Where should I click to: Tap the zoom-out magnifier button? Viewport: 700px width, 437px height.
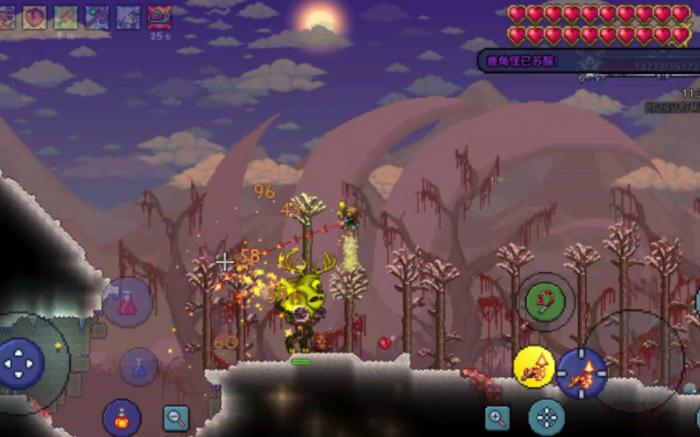[176, 418]
